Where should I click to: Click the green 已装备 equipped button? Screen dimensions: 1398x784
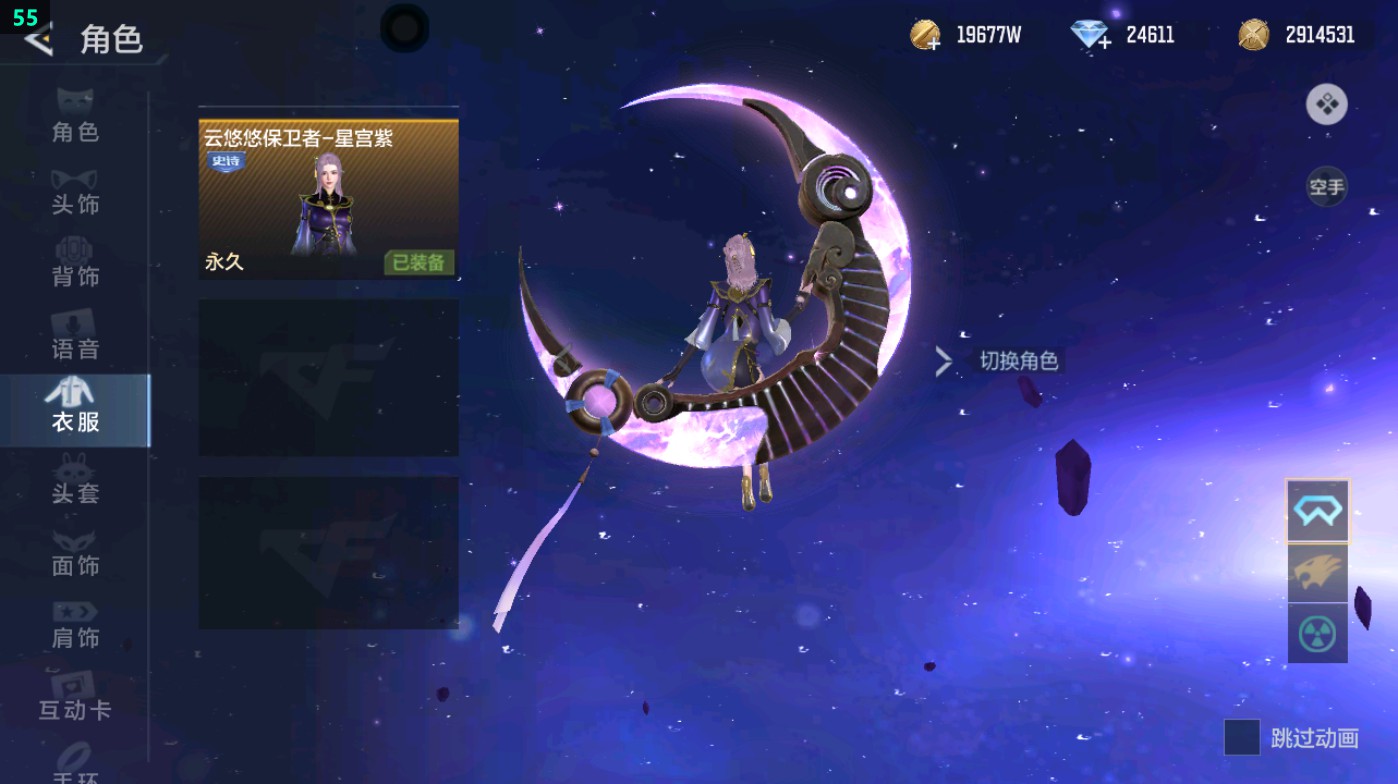click(419, 262)
